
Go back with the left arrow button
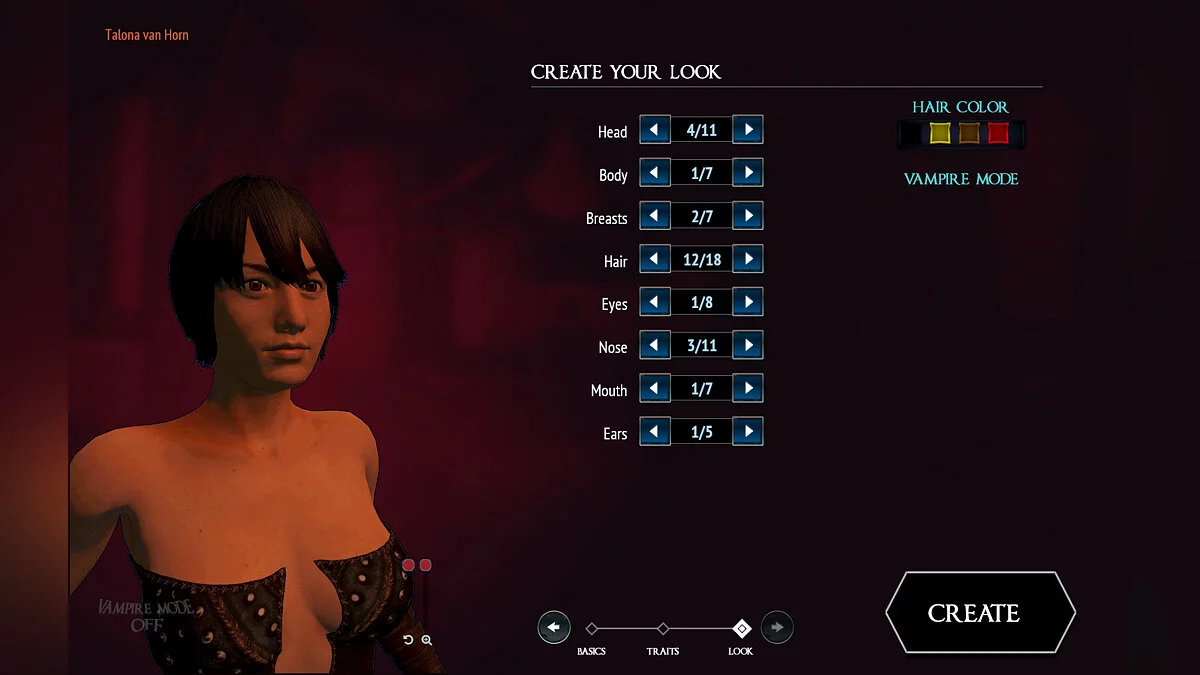554,627
